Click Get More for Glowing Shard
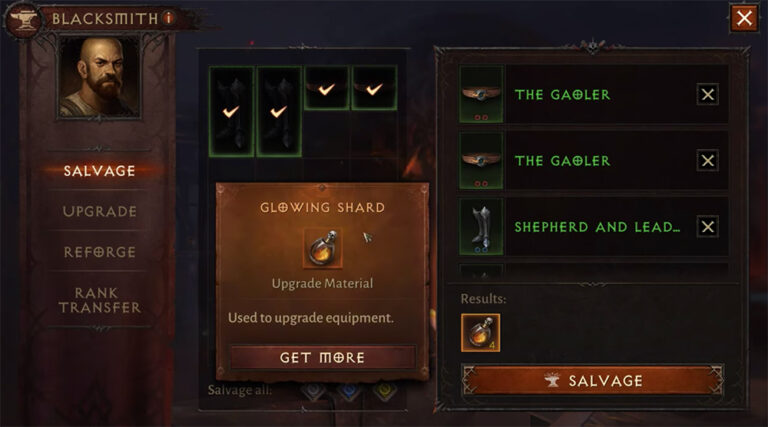Screen dimensions: 768x427 coord(322,357)
